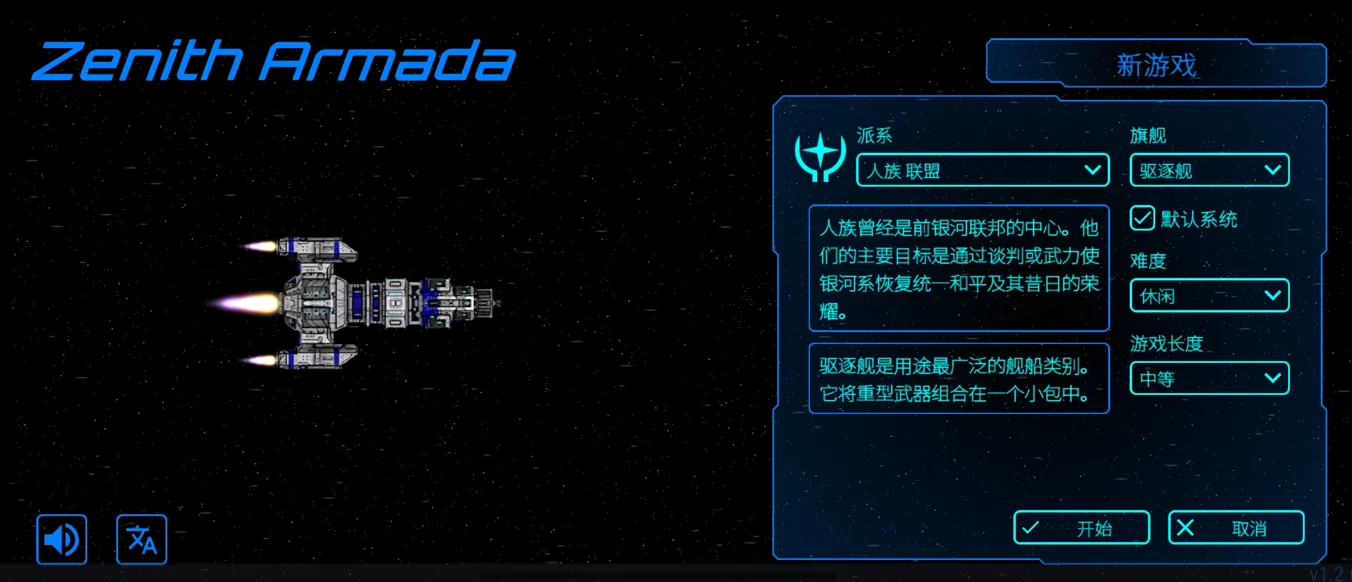The height and width of the screenshot is (582, 1352).
Task: Open the 游戏长度 game length dropdown
Action: pos(1209,378)
